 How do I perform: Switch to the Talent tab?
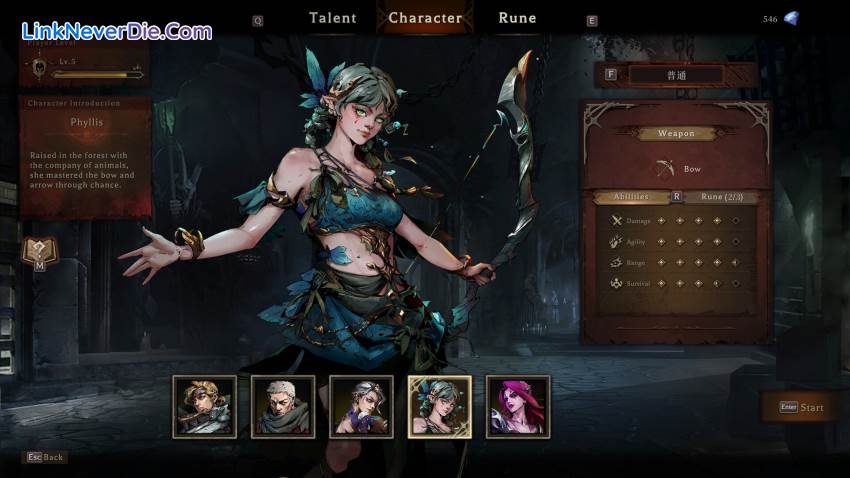333,18
